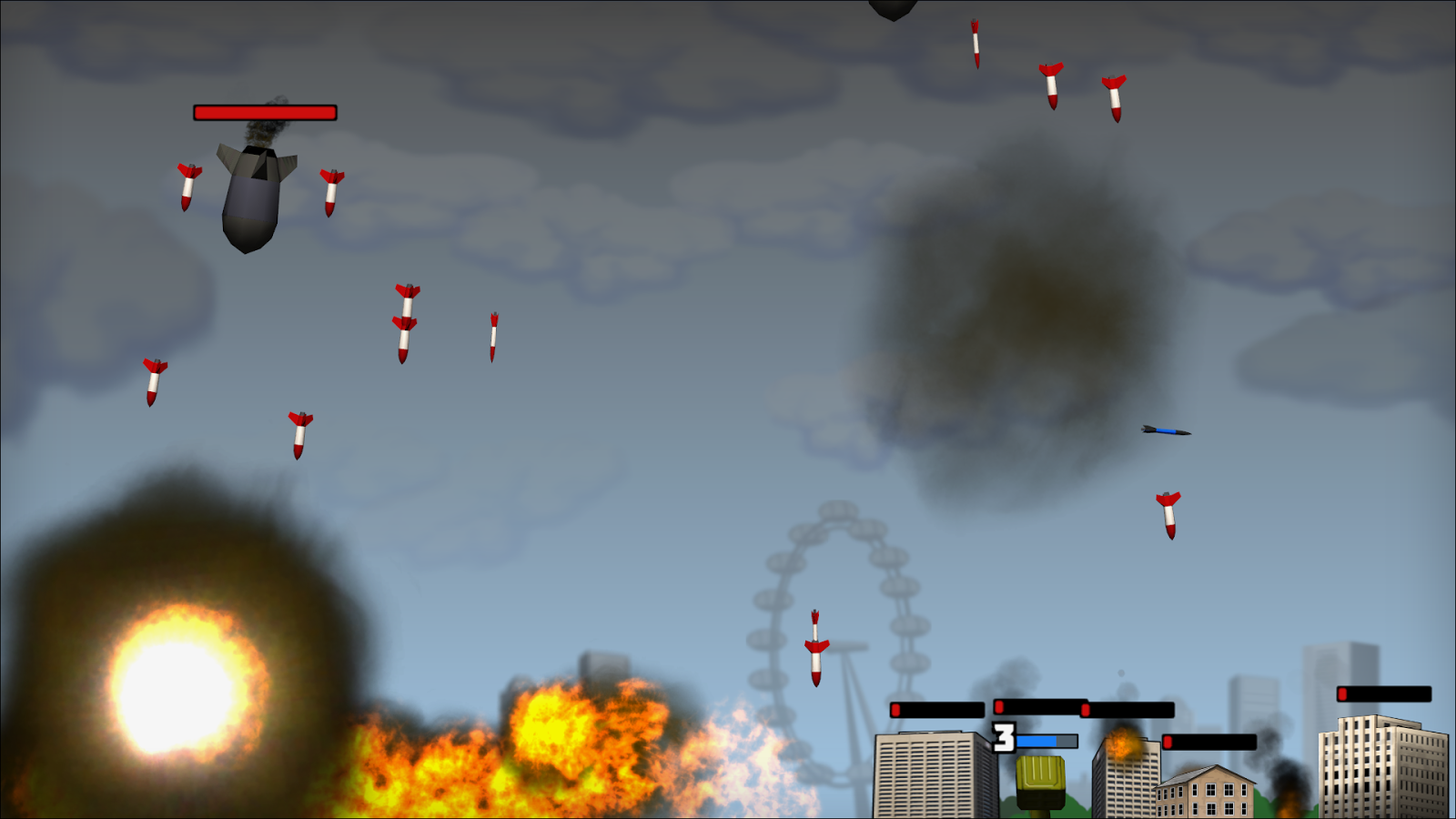The image size is (1456, 819).
Task: Click the red health bar above the big bomb
Action: pos(264,112)
